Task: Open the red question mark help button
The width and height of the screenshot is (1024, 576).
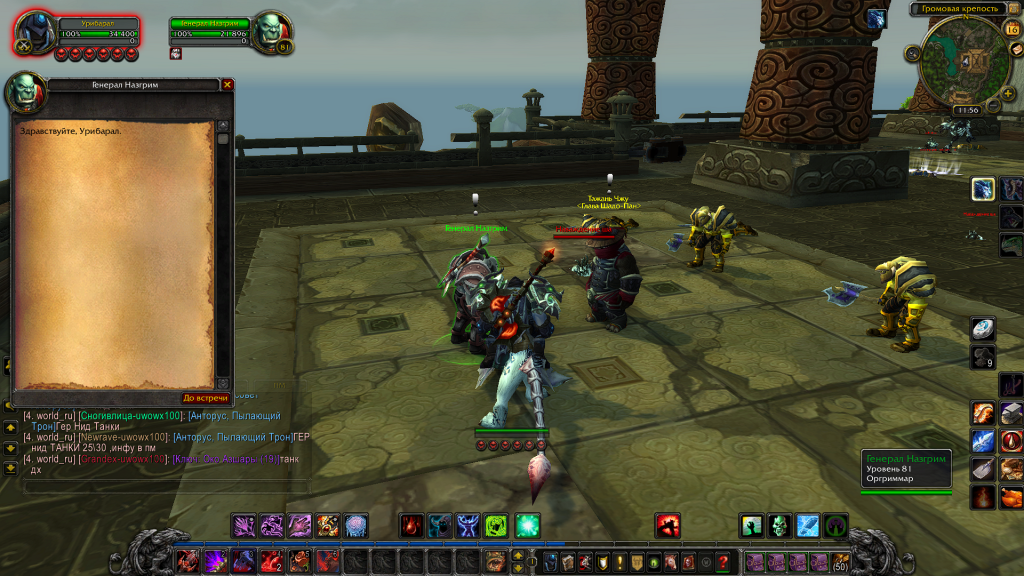Action: point(723,562)
